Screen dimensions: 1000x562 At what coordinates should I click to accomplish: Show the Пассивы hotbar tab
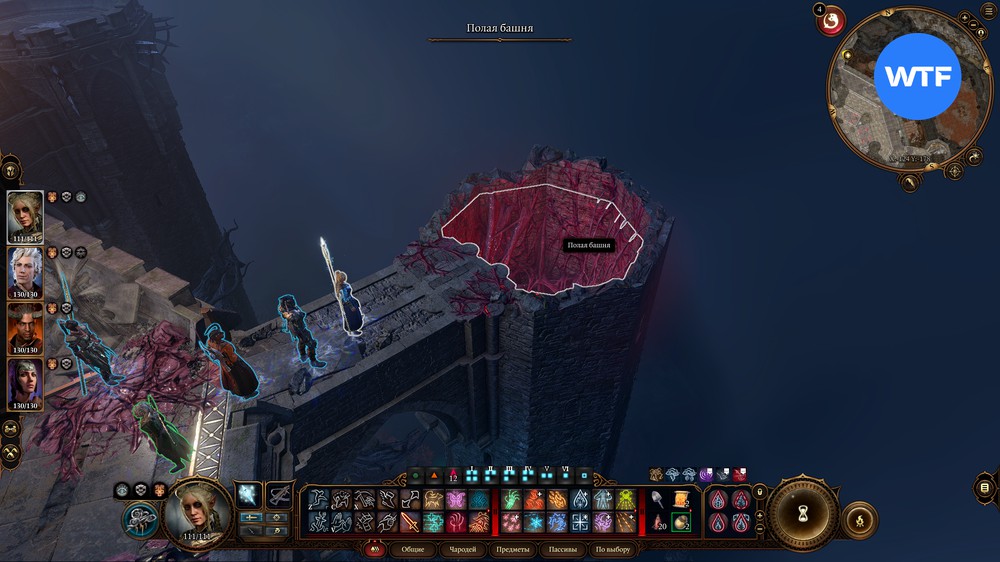click(x=564, y=550)
